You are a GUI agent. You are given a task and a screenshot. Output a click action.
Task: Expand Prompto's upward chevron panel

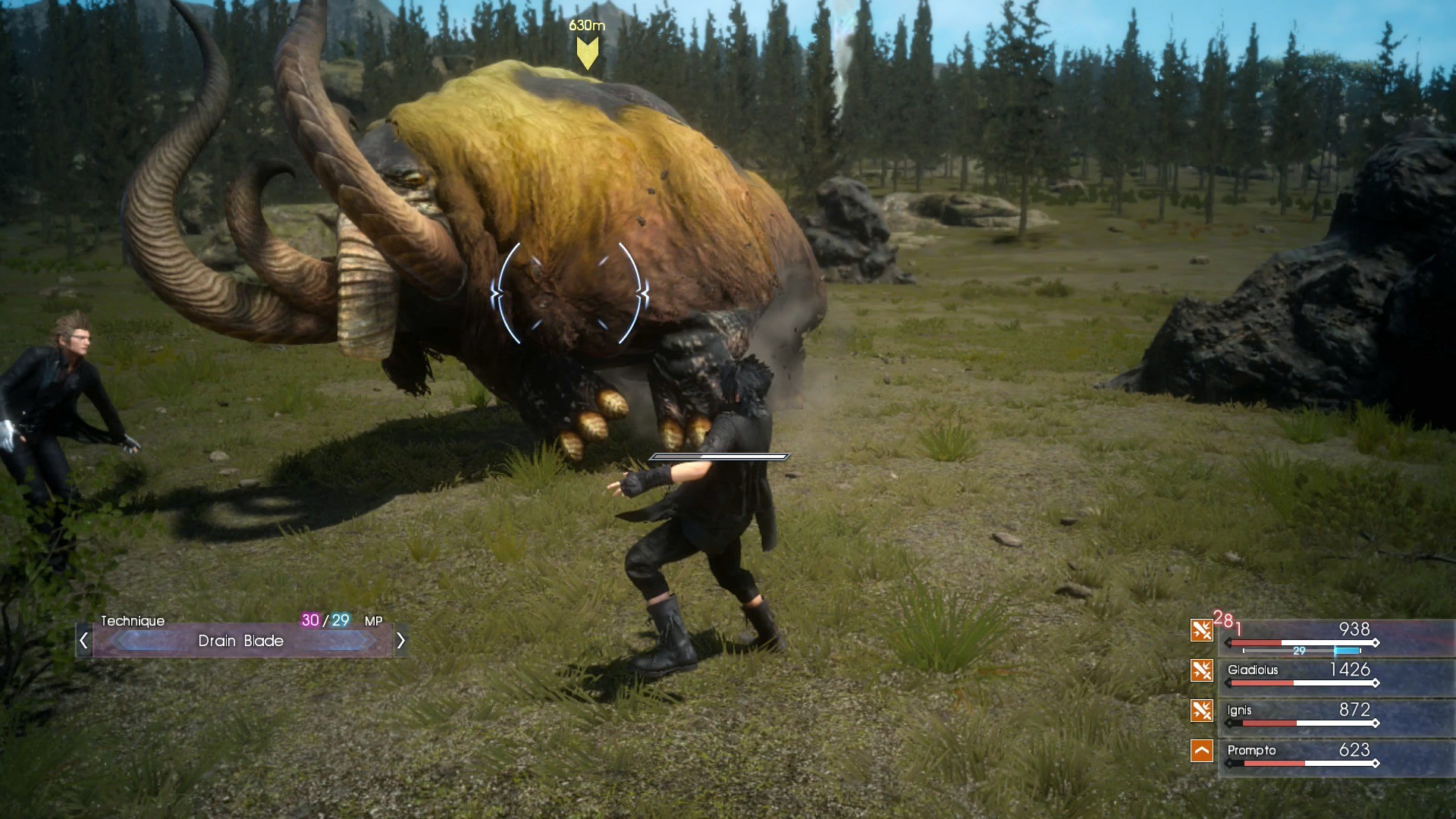coord(1201,752)
